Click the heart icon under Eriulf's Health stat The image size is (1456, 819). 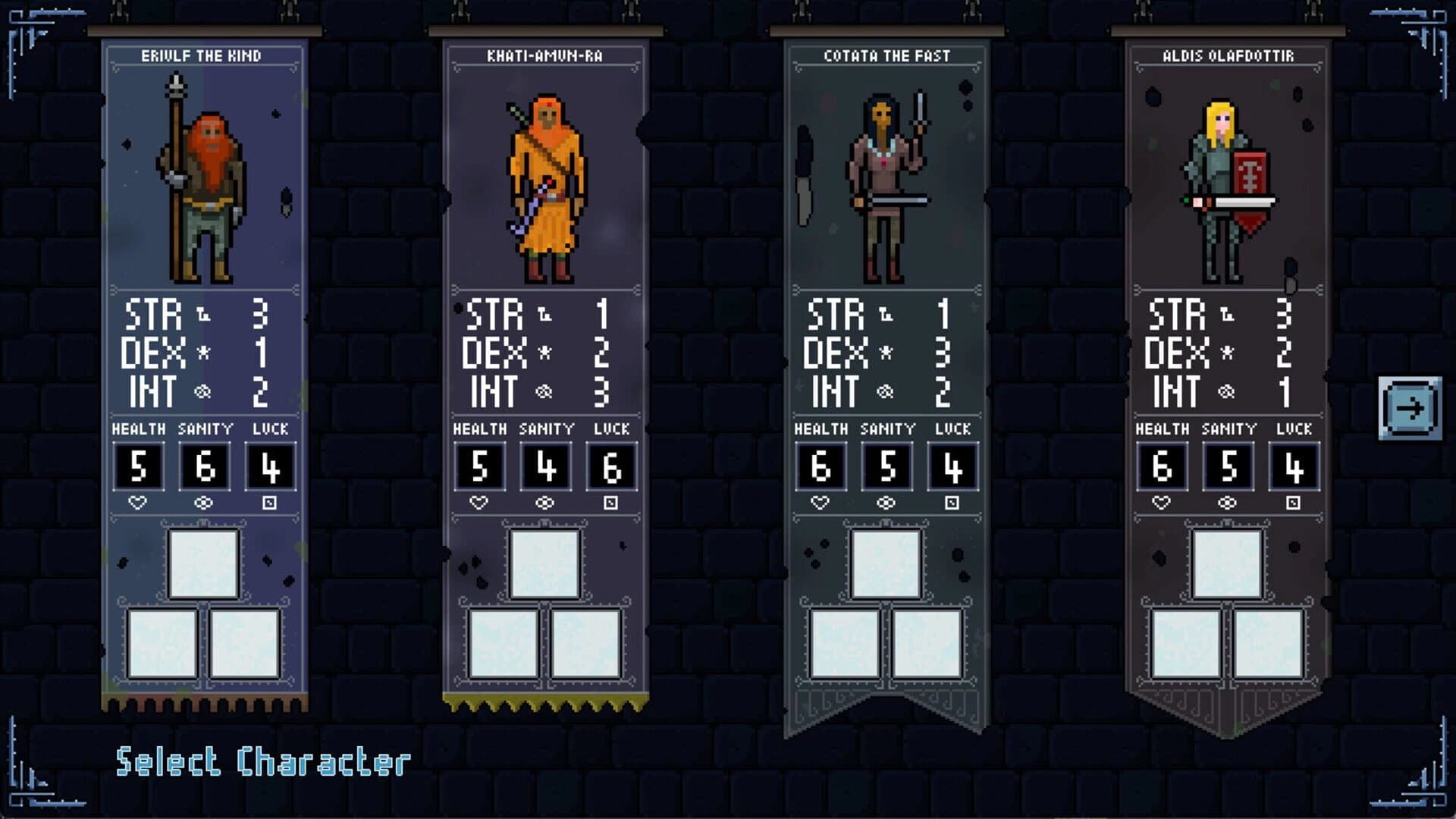pyautogui.click(x=139, y=500)
